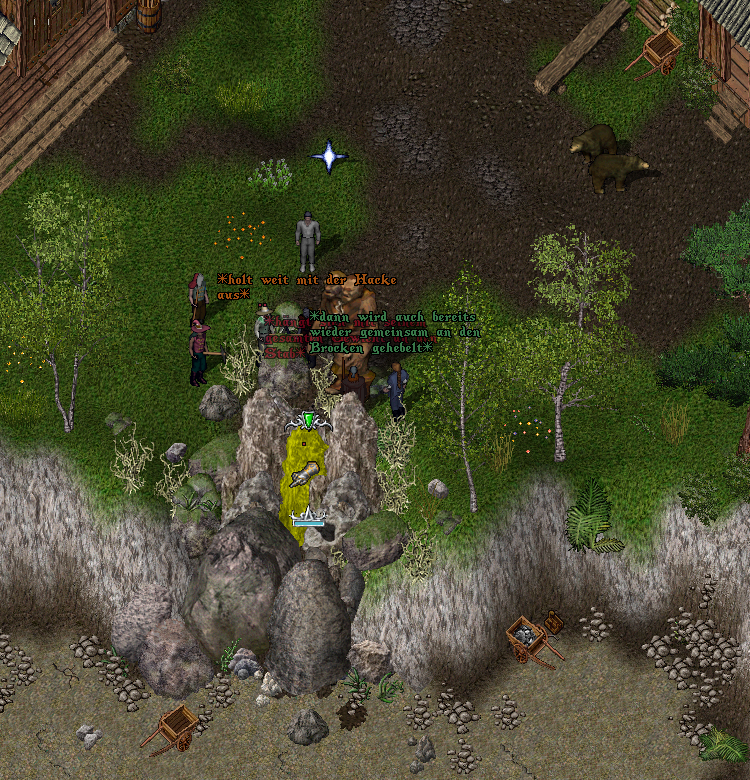Click the yellow-highlighted selected target
750x780 pixels.
tap(307, 479)
